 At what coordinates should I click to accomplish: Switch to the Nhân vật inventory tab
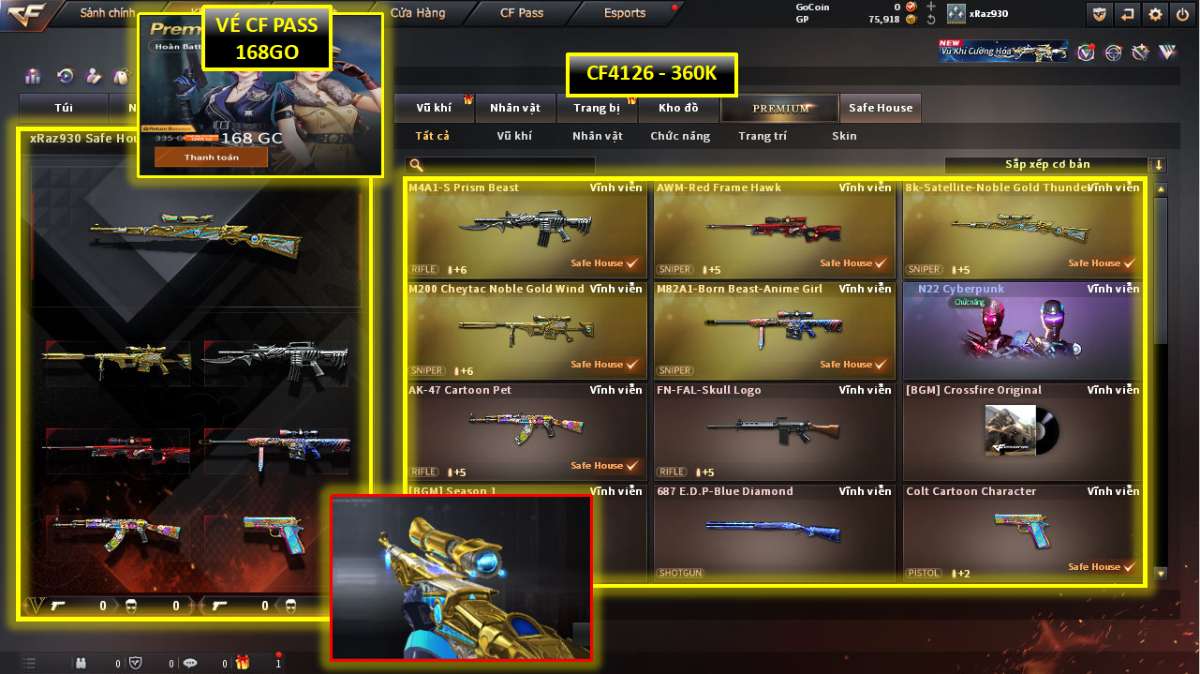click(515, 108)
